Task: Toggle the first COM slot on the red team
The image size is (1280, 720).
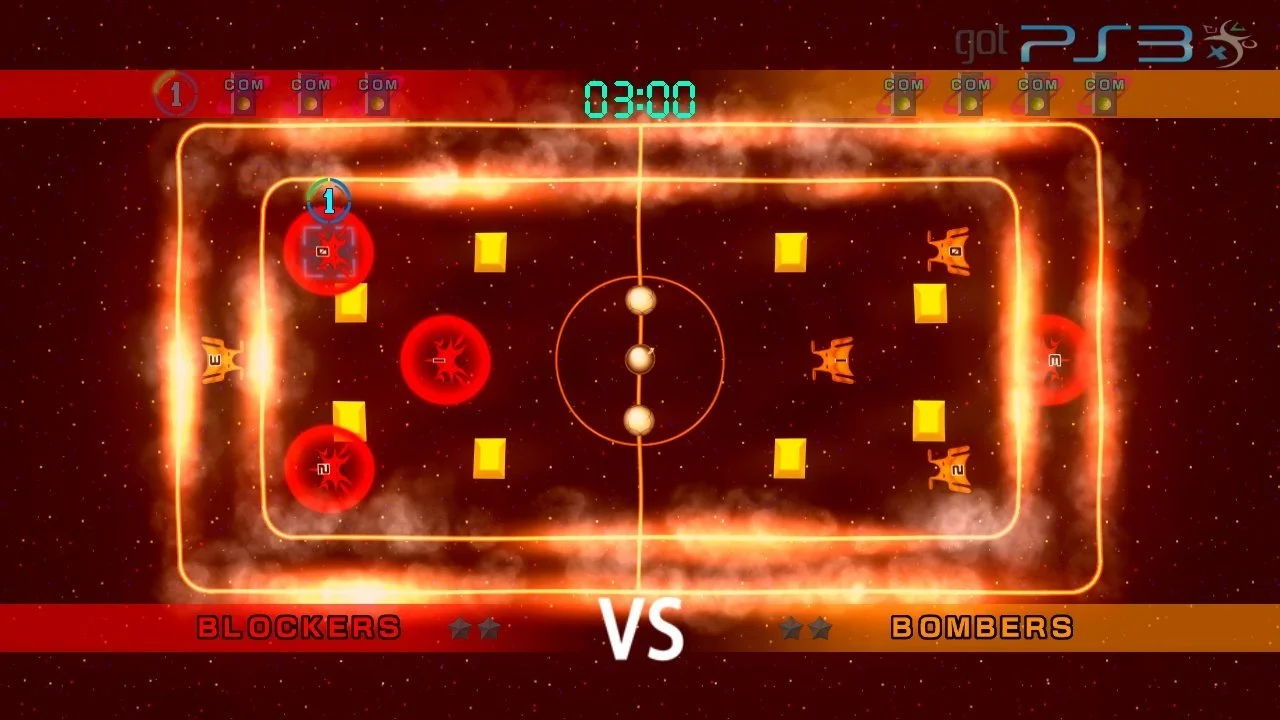Action: pyautogui.click(x=245, y=92)
